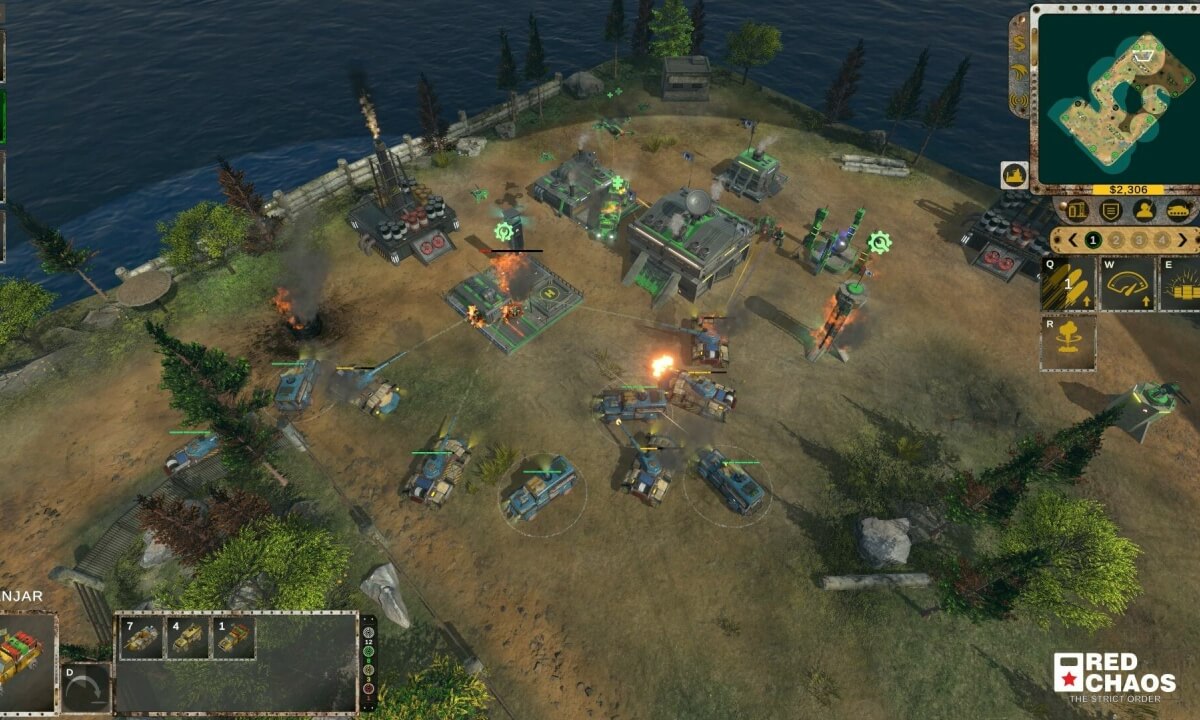Select the group of 7 tanks
The image size is (1200, 720).
(x=140, y=638)
